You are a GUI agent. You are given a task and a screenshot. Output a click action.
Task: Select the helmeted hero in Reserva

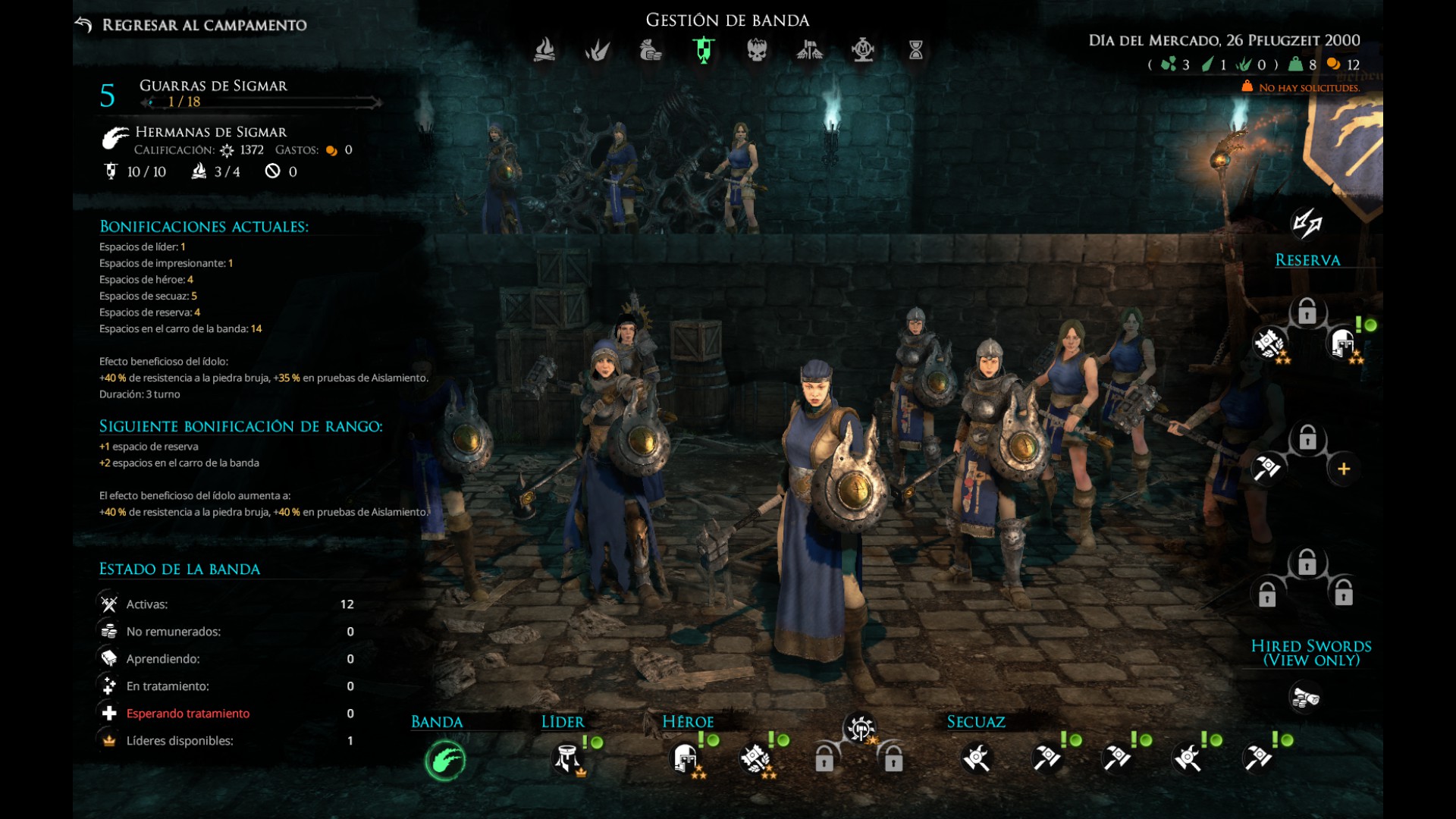[1343, 344]
